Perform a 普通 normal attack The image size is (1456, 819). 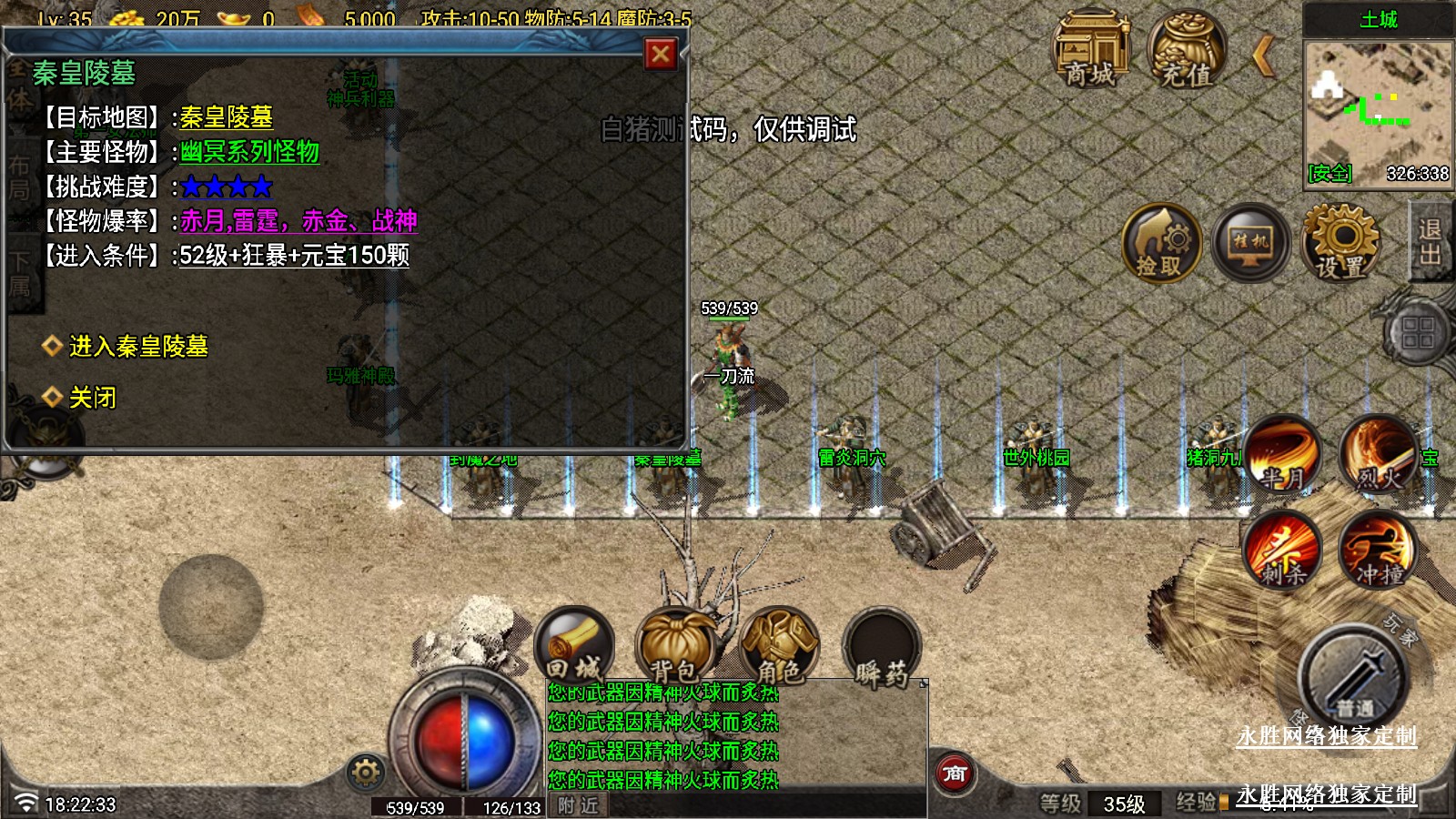click(x=1354, y=678)
